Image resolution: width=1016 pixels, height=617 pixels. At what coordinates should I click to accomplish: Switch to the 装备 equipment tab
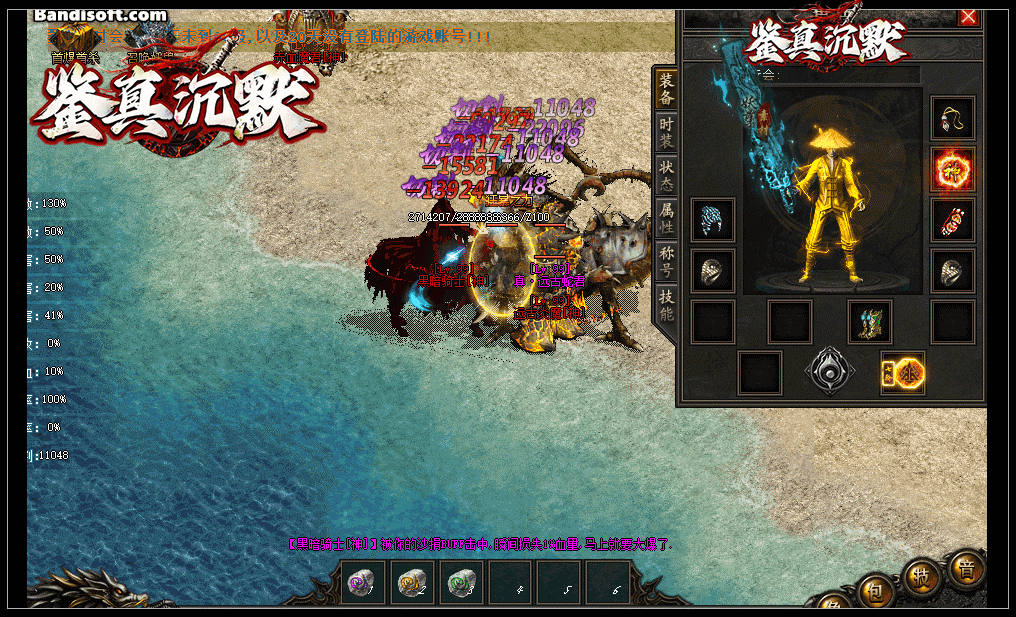click(667, 90)
